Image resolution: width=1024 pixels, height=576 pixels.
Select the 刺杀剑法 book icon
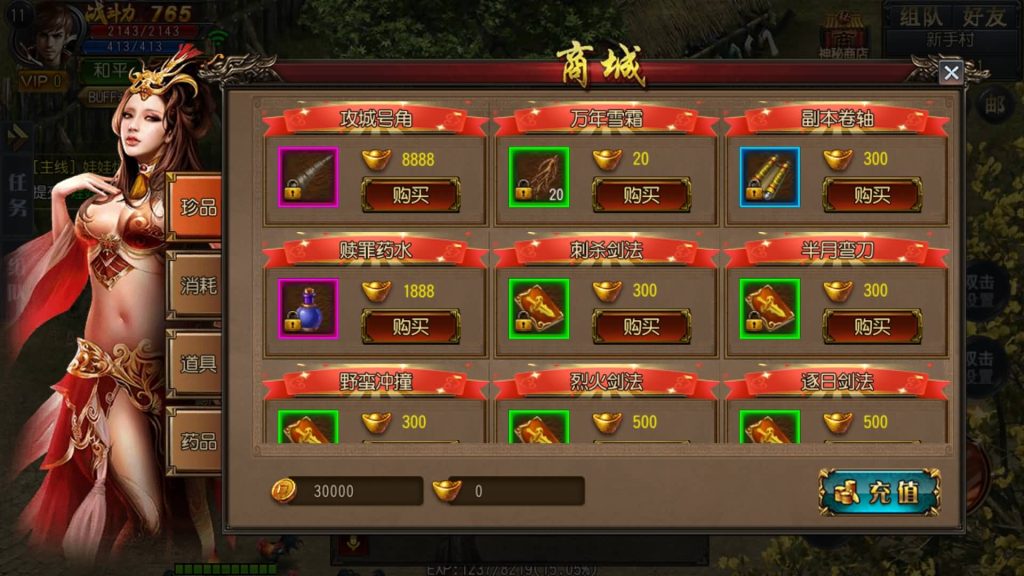point(539,308)
